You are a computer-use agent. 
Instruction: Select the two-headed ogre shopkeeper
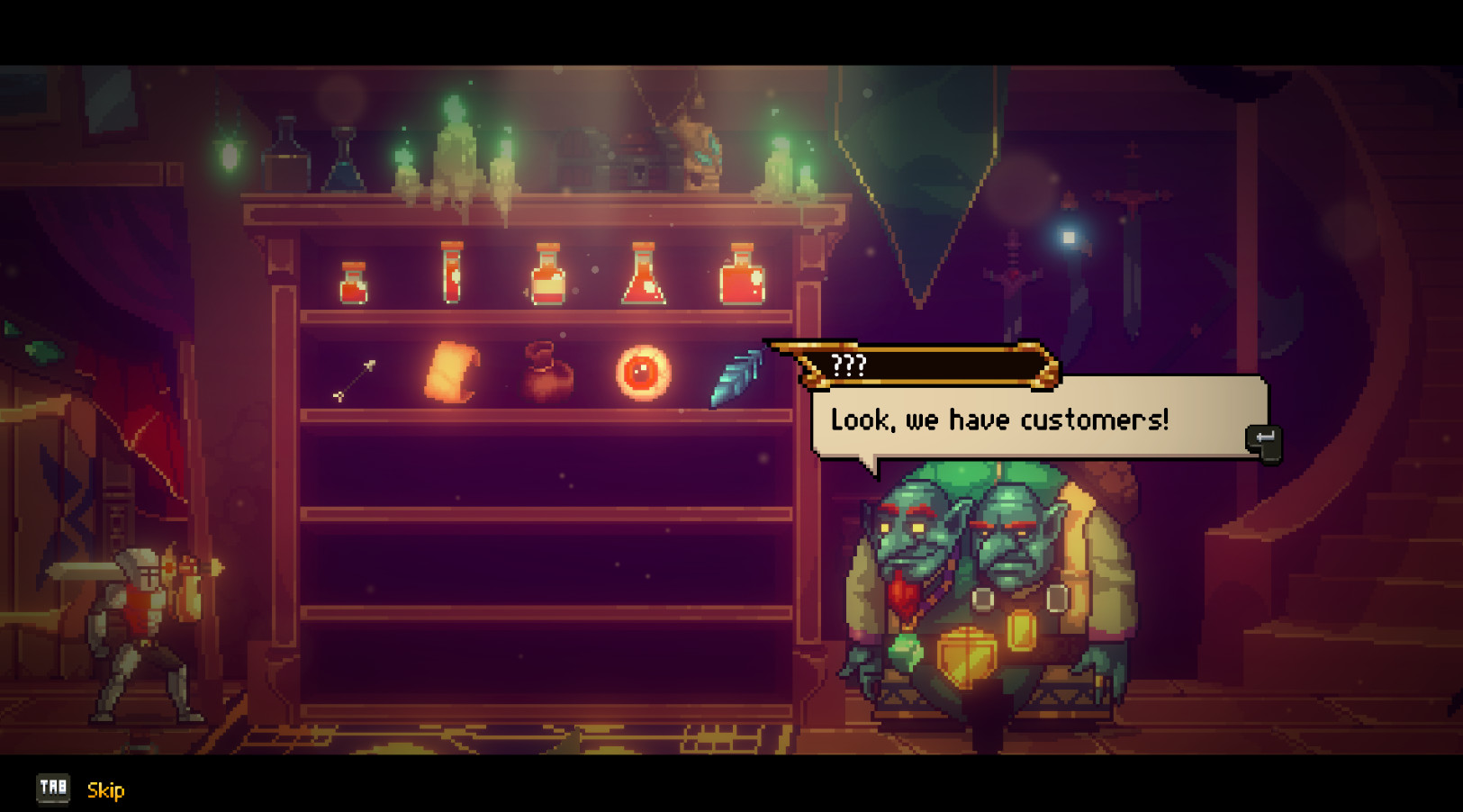pos(990,585)
